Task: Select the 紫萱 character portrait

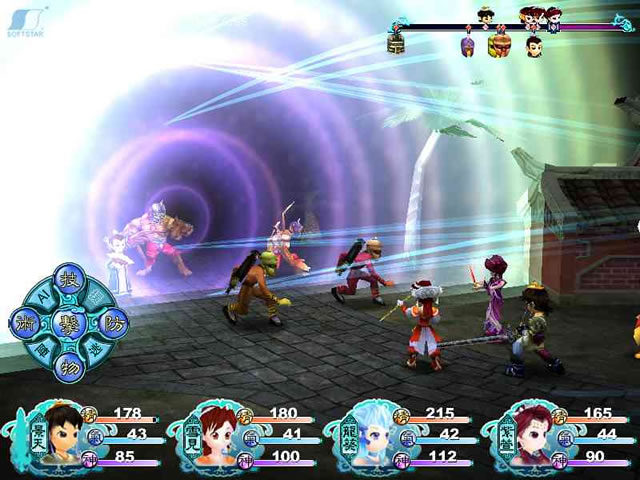Action: coord(525,435)
